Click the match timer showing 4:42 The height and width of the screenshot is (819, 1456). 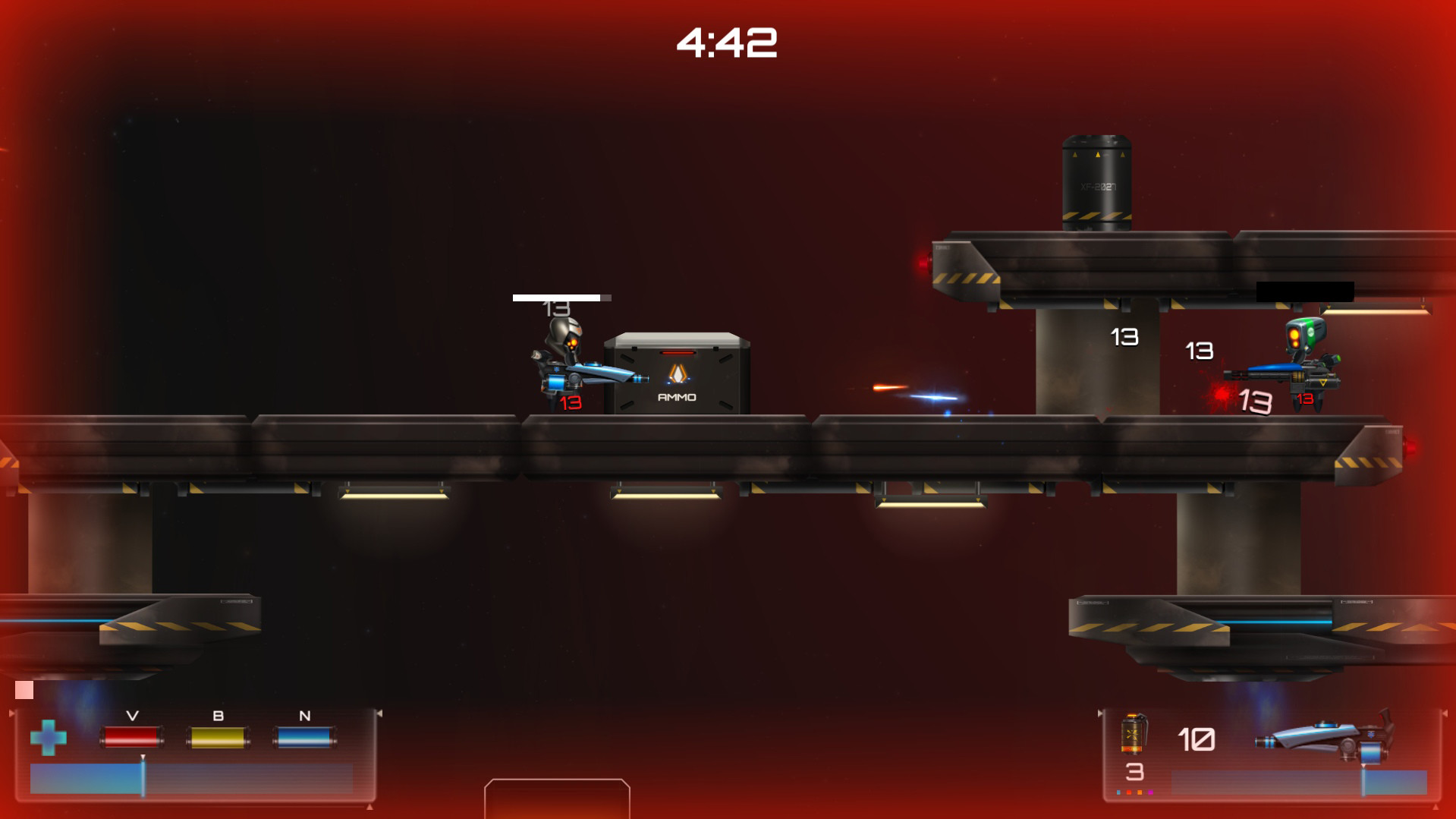(728, 42)
